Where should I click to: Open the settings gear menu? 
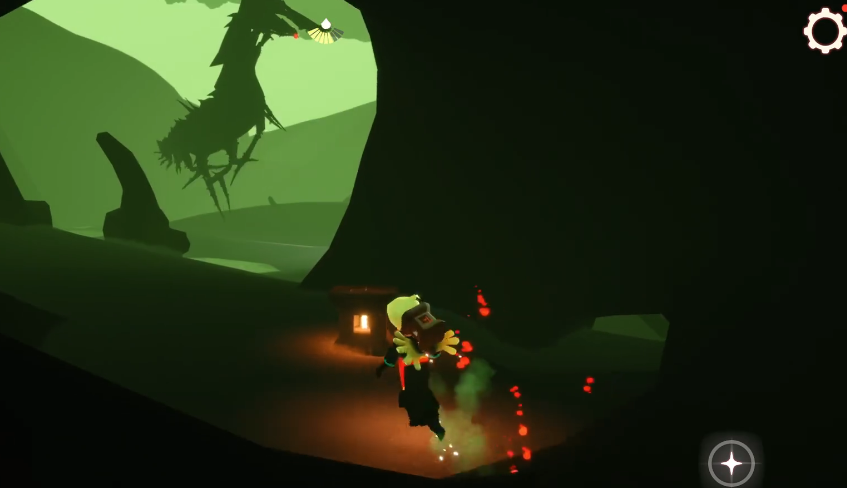coord(825,31)
